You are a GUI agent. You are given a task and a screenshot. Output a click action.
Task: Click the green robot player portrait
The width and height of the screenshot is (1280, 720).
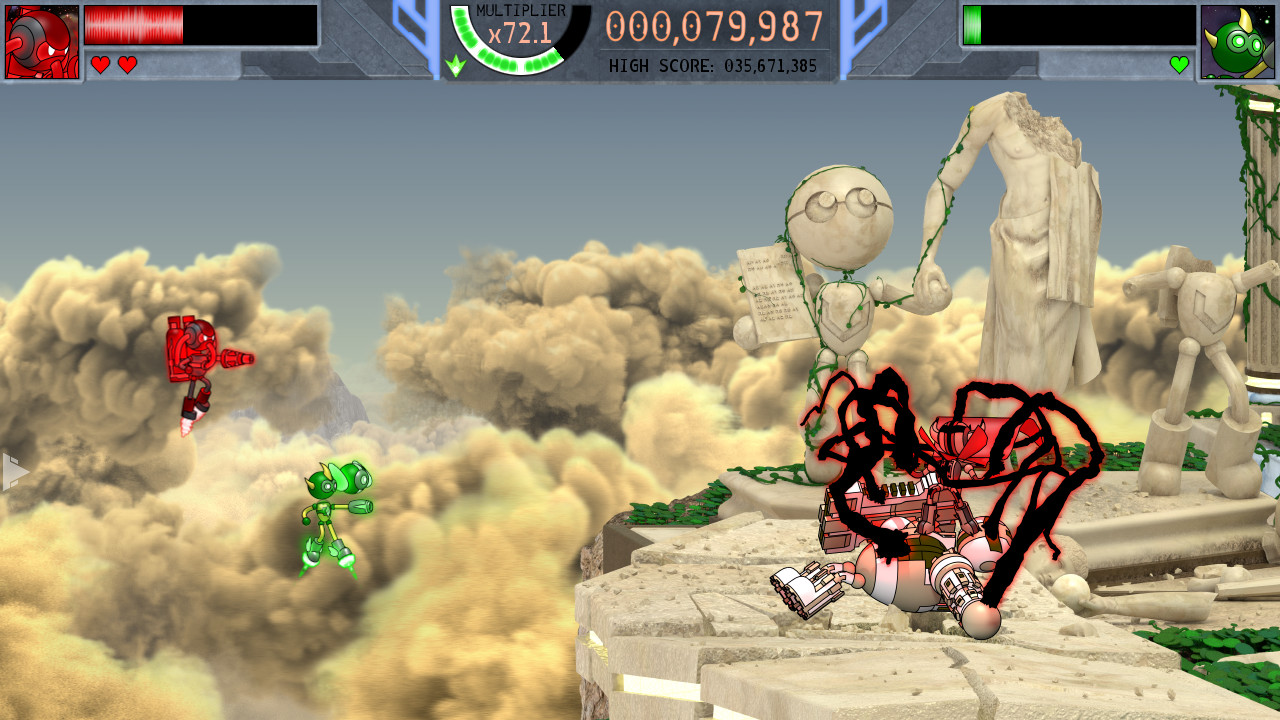(1238, 42)
